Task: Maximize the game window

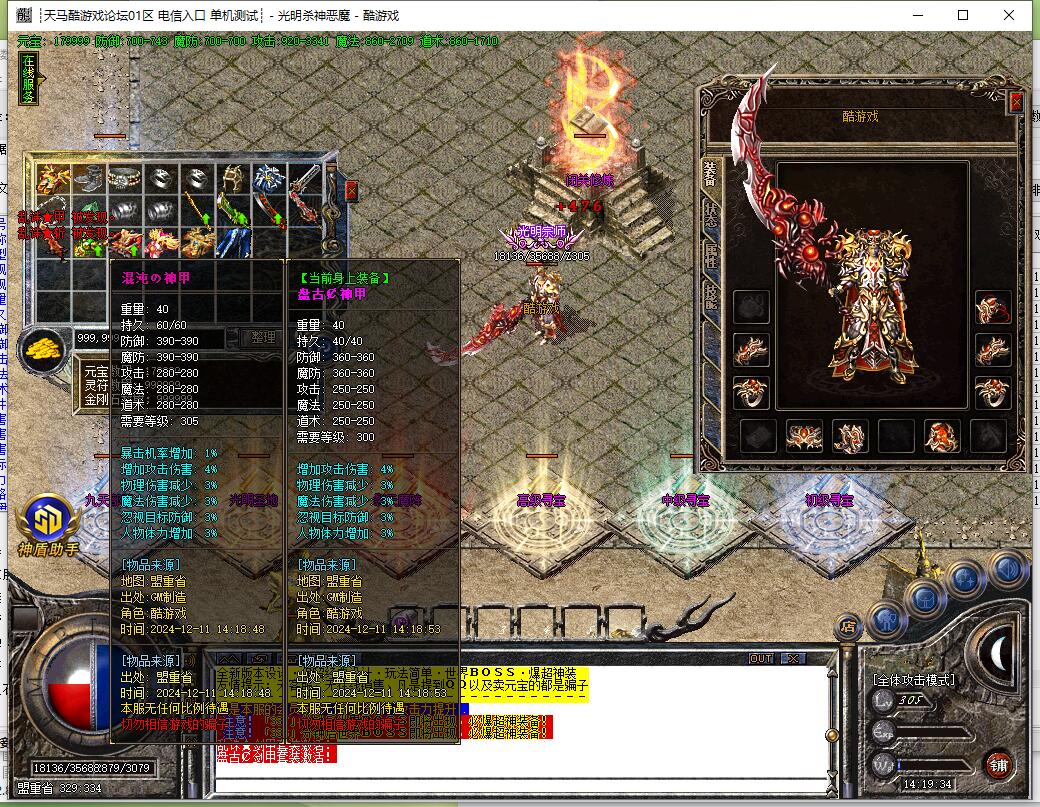Action: (963, 15)
